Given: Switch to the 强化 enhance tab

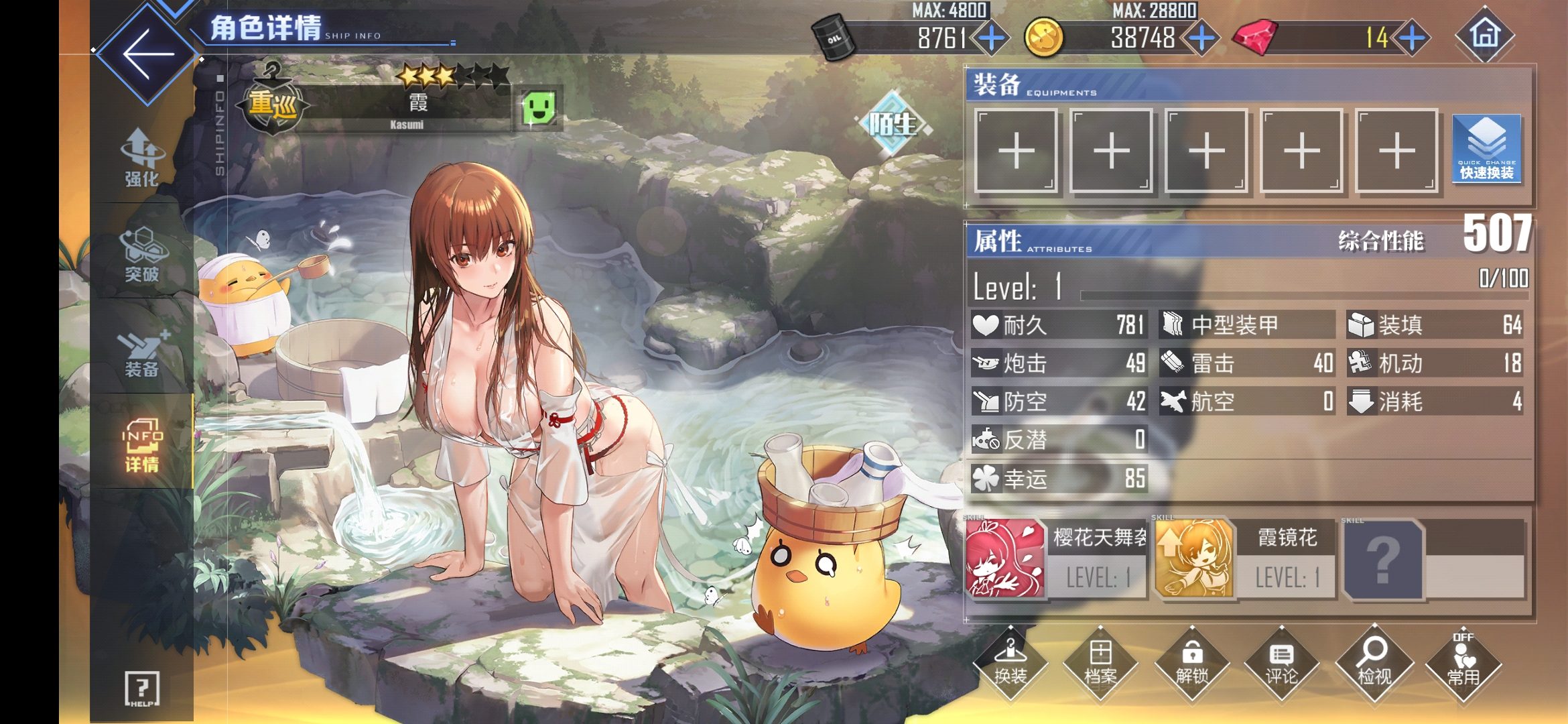Looking at the screenshot, I should pos(141,158).
